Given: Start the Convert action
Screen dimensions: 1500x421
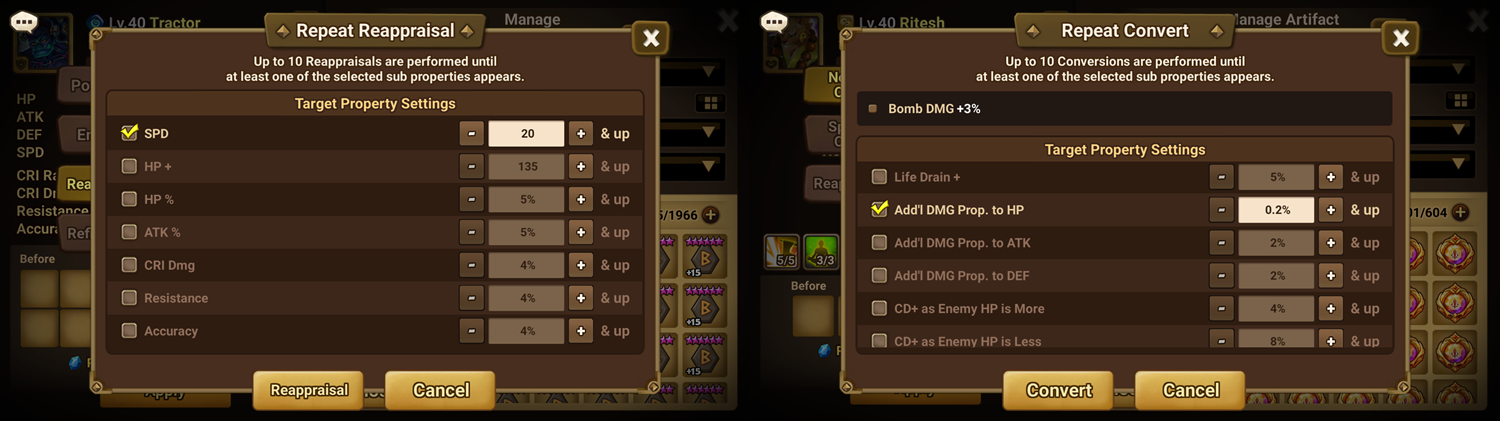Looking at the screenshot, I should [x=1059, y=390].
